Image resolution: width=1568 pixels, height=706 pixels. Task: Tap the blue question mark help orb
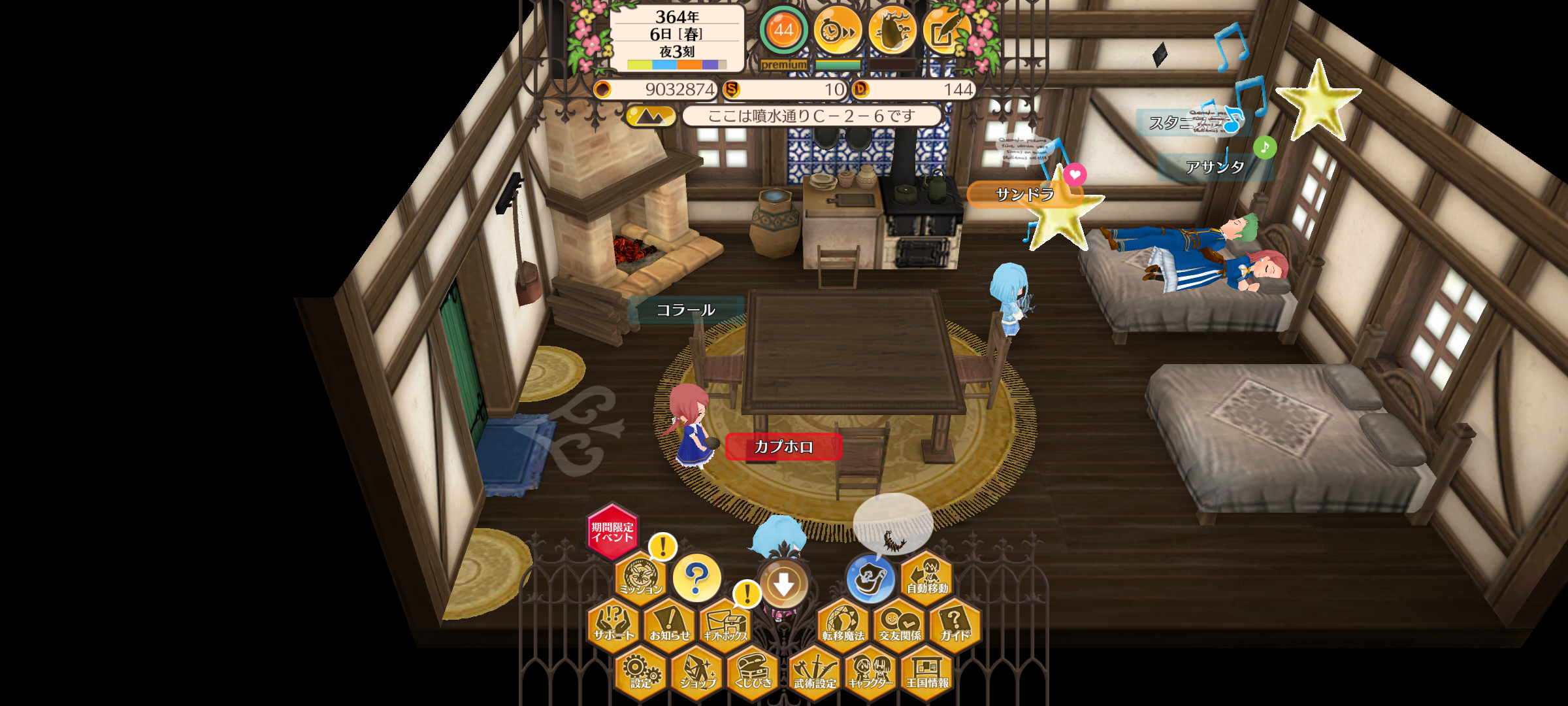696,577
